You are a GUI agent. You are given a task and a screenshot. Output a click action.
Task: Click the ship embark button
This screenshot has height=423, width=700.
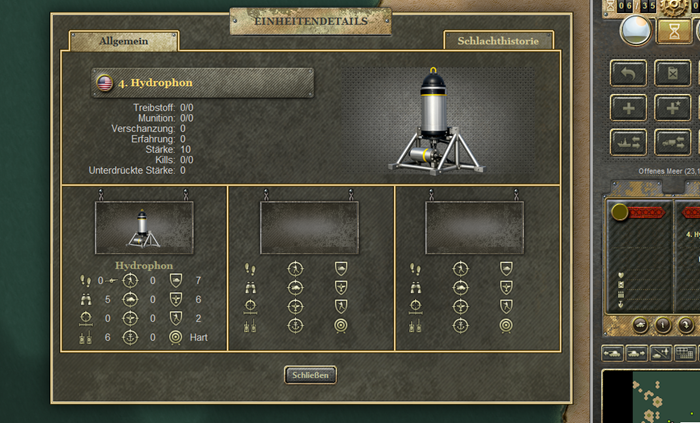(629, 142)
